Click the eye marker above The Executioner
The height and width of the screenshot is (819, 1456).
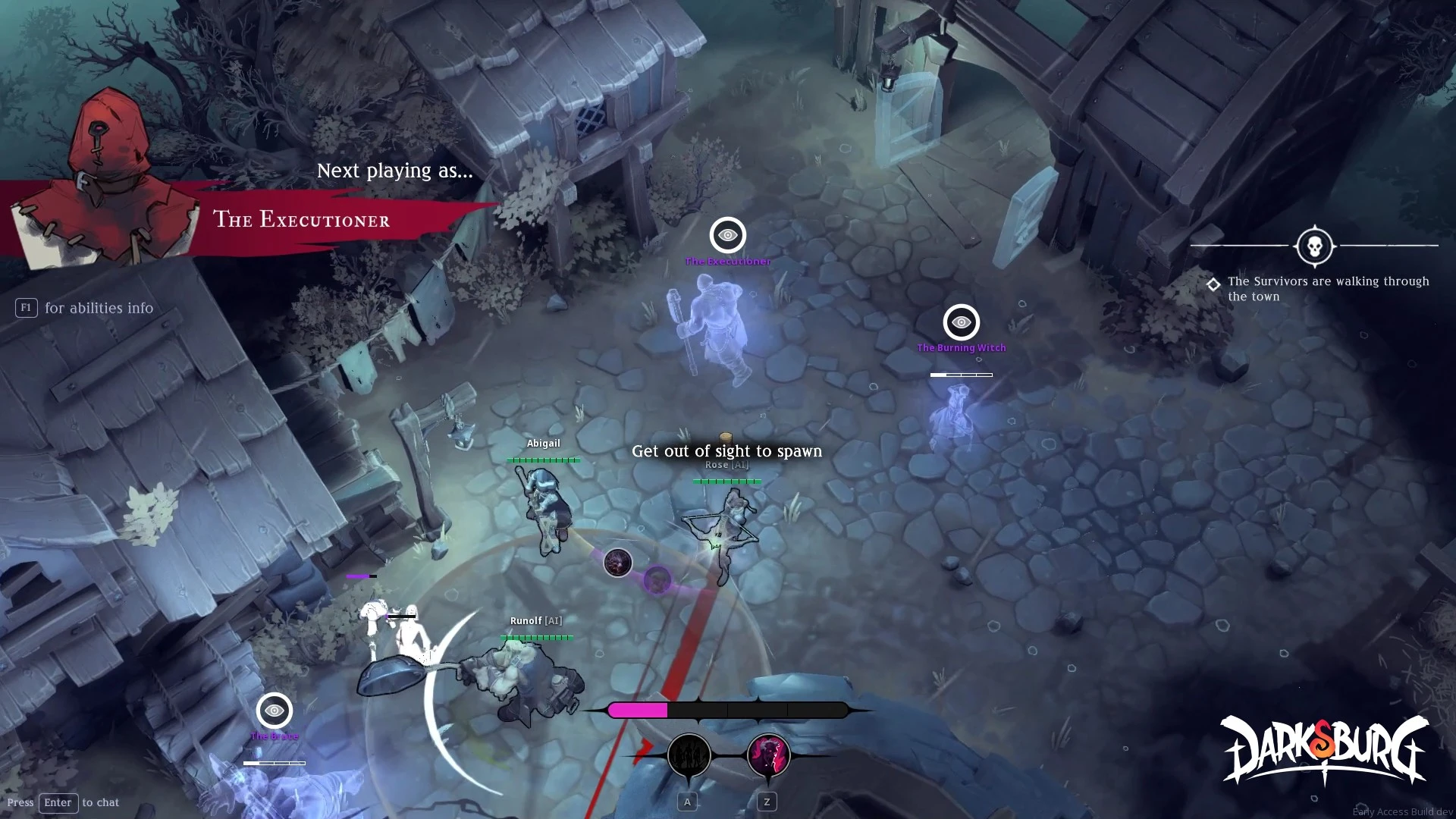click(x=727, y=235)
